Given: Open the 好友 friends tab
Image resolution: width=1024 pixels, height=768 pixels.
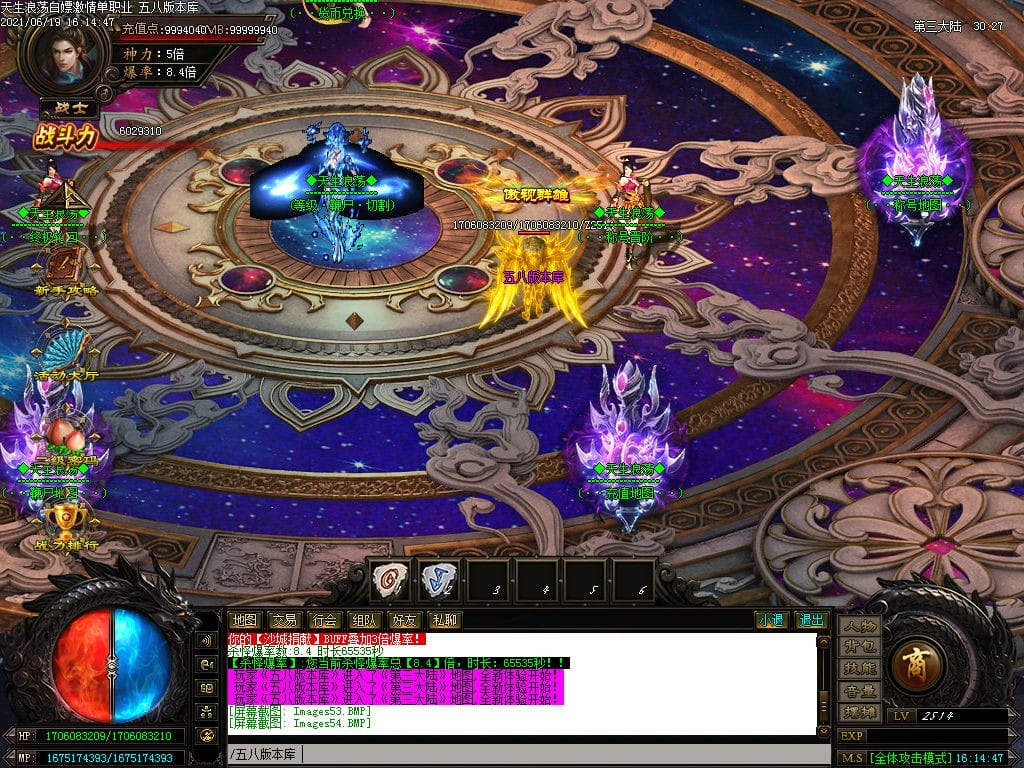Looking at the screenshot, I should (404, 620).
